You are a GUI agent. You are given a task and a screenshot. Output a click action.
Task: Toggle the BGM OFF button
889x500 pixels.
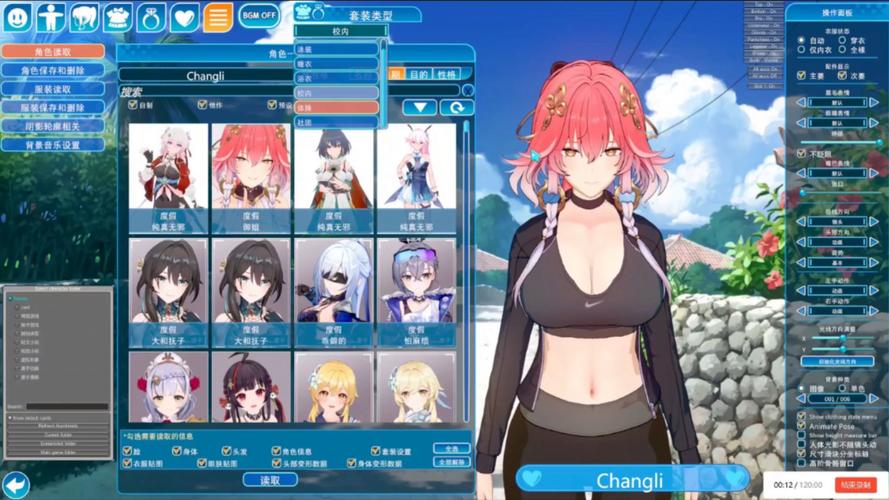(x=258, y=16)
